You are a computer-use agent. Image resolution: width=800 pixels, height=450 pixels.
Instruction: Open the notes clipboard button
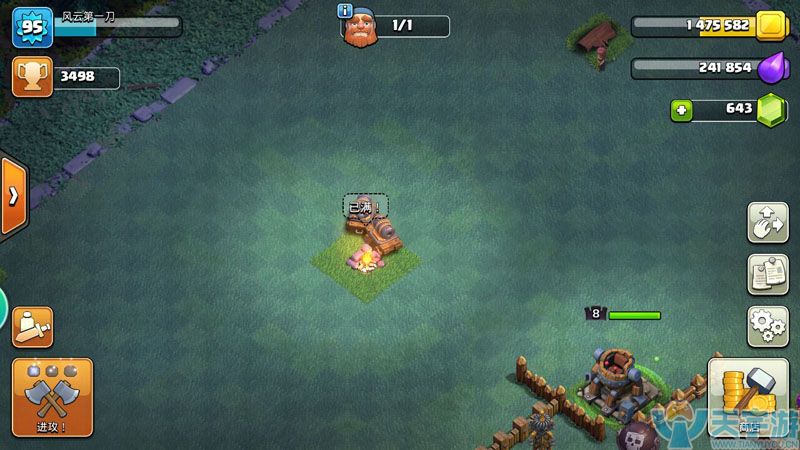(767, 274)
